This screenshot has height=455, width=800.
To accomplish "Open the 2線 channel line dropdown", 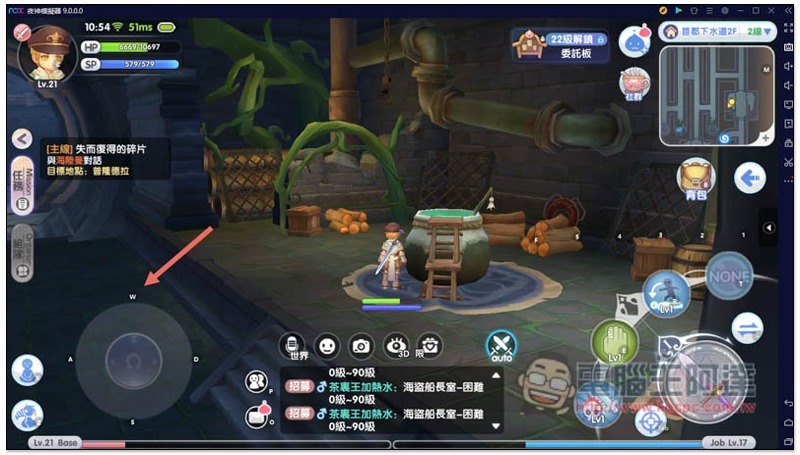I will click(759, 33).
